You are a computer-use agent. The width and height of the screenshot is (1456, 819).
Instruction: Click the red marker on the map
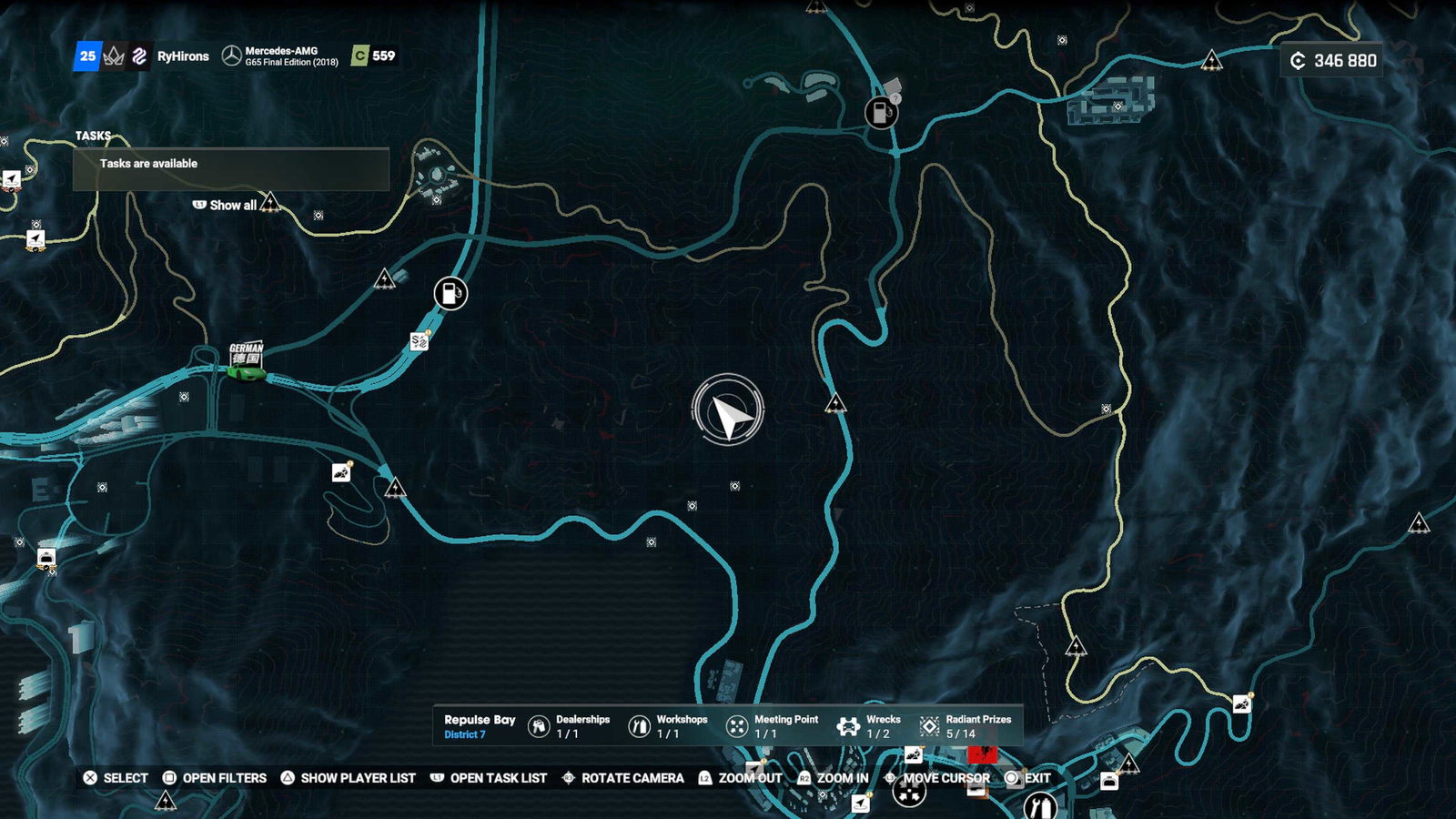click(982, 754)
